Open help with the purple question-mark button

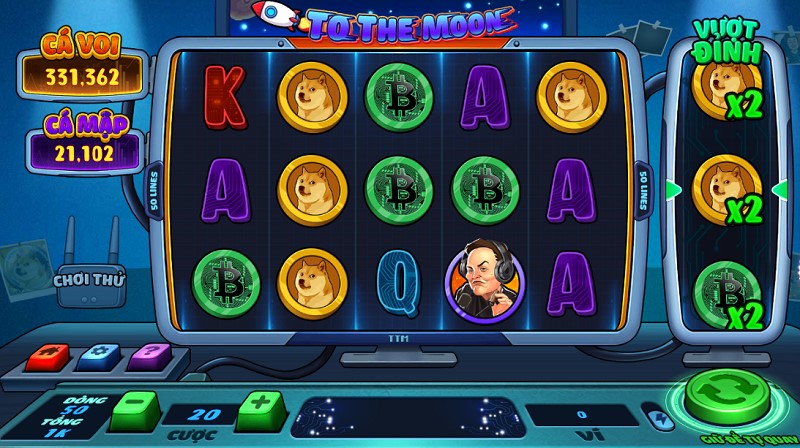tap(150, 356)
